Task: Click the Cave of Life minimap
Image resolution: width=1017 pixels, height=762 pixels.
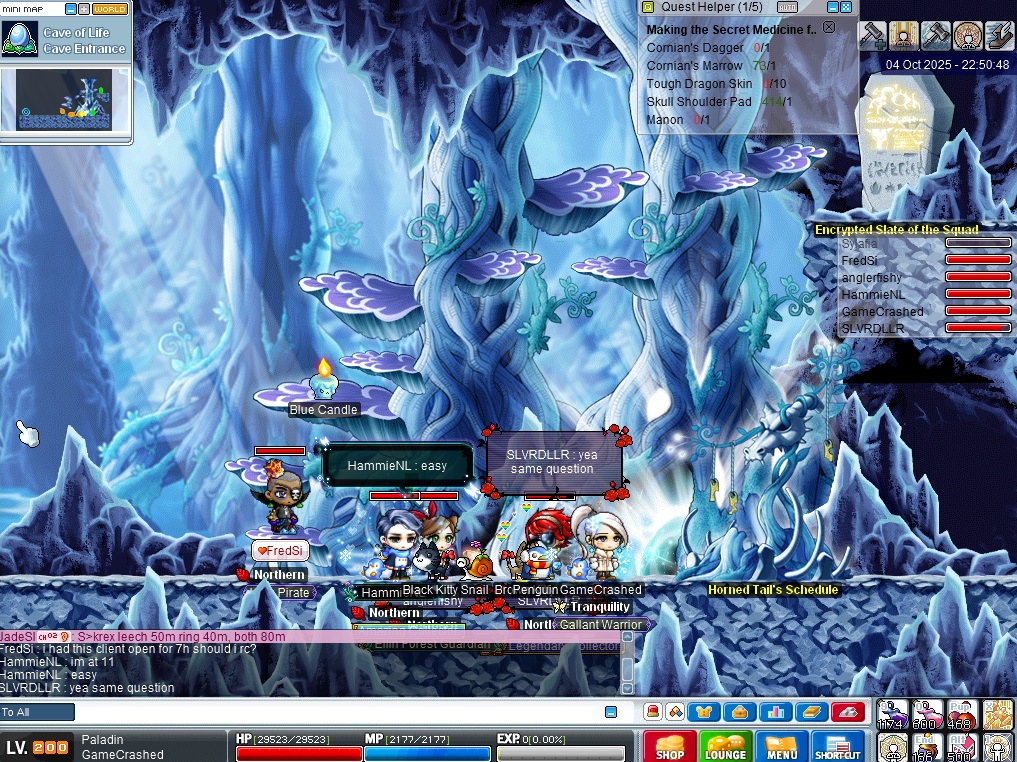Action: click(64, 100)
